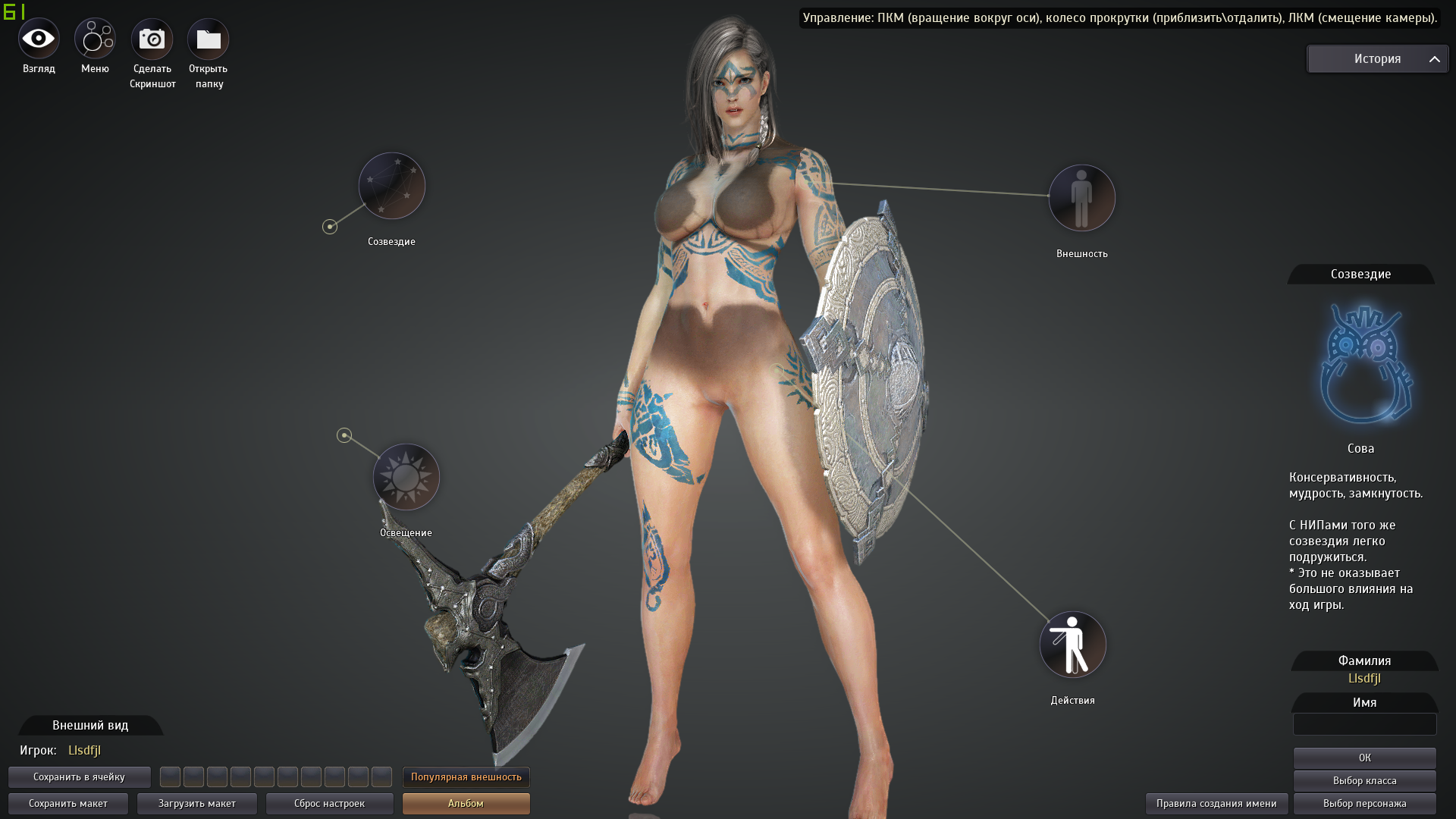Type a character name in the Имя field
This screenshot has height=819, width=1456.
(x=1364, y=725)
